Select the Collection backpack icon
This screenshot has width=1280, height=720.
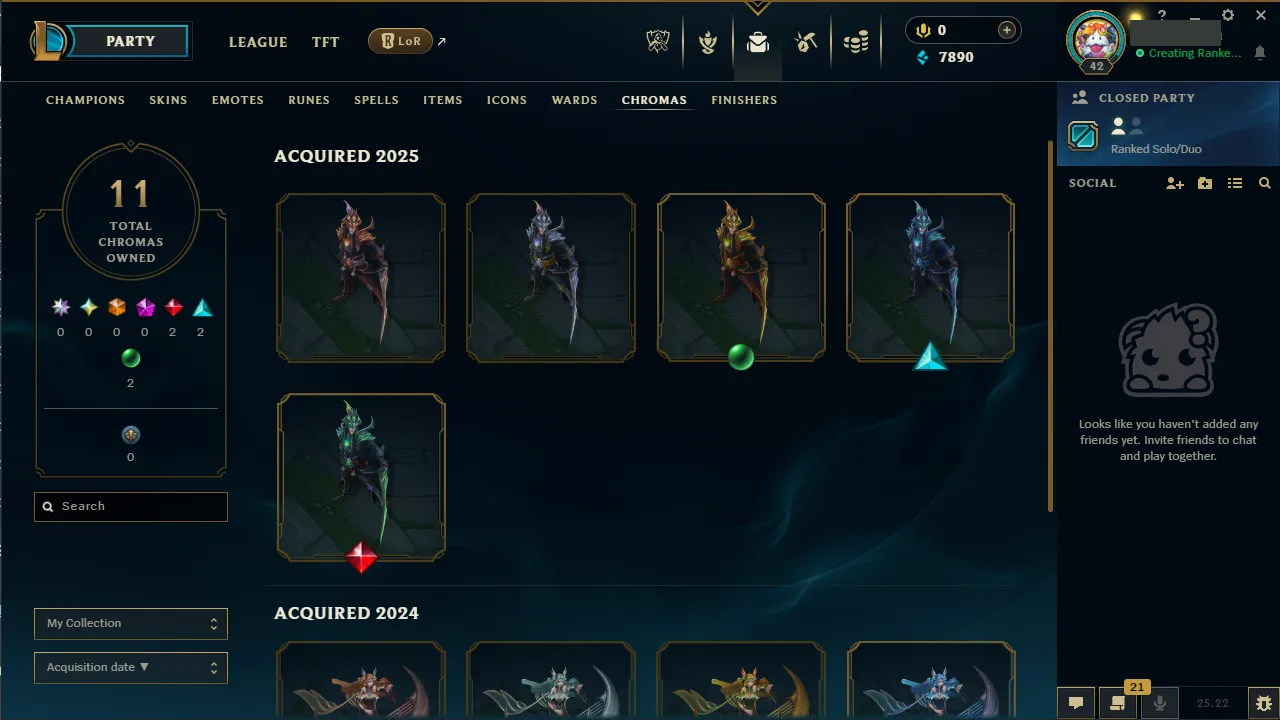pos(757,42)
